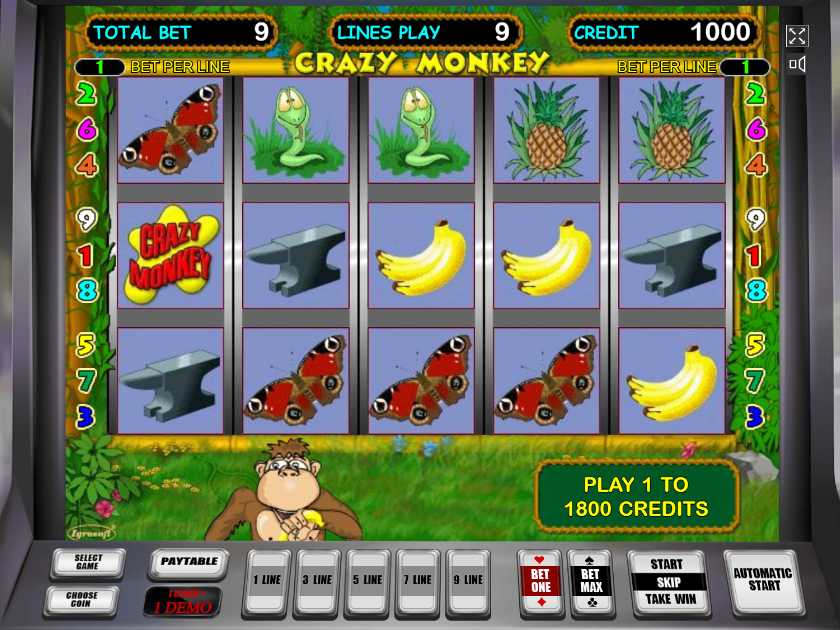Toggle fullscreen mode icon

[x=797, y=36]
